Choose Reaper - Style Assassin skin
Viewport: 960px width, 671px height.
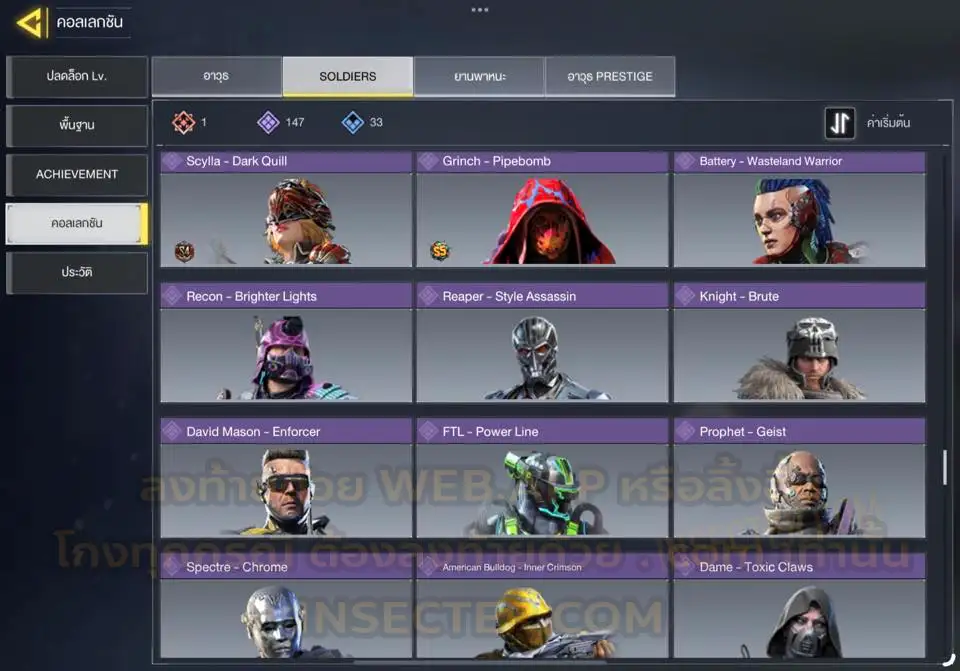tap(542, 344)
